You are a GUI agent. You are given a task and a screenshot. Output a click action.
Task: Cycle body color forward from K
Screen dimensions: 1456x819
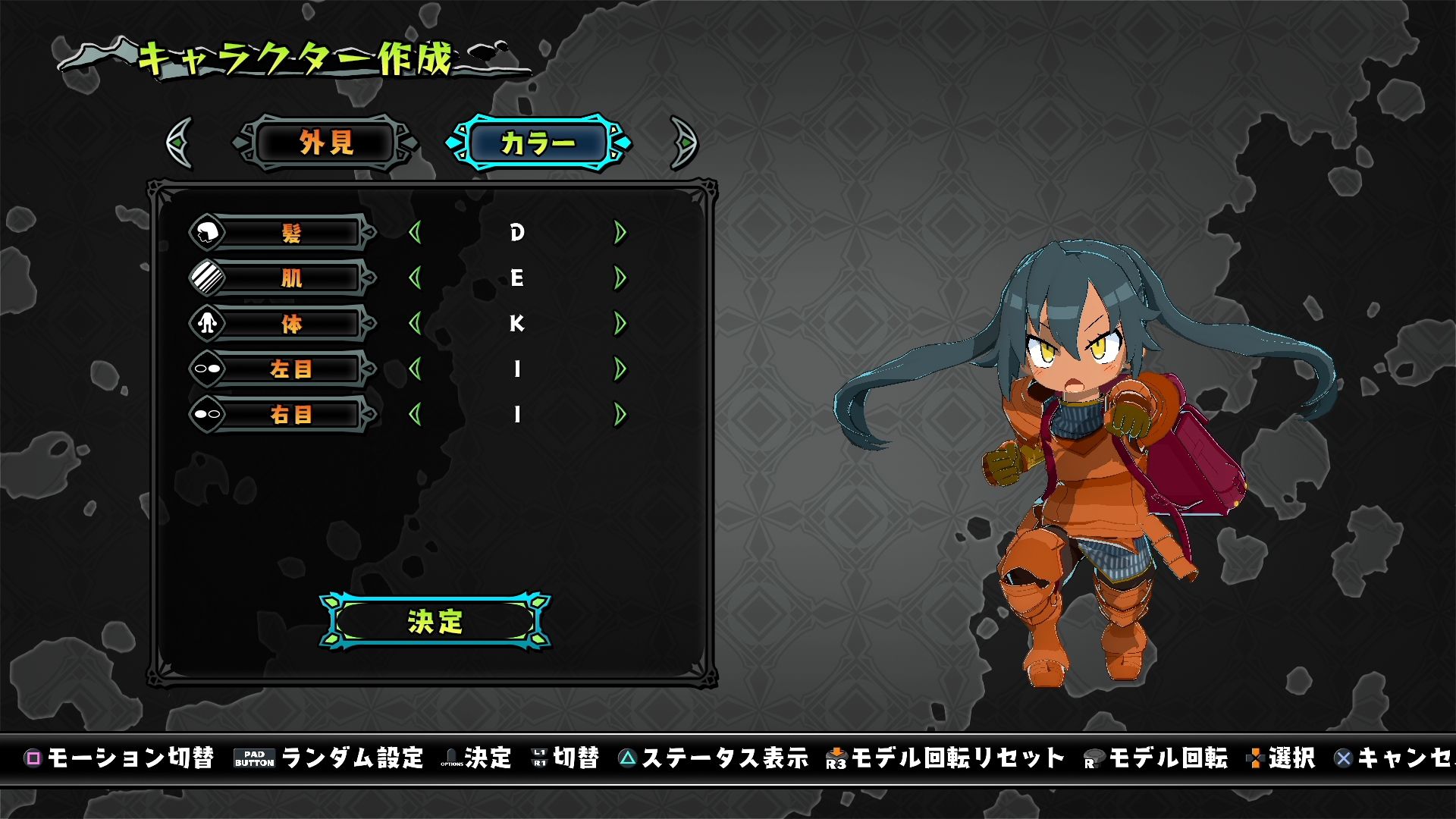click(x=620, y=324)
